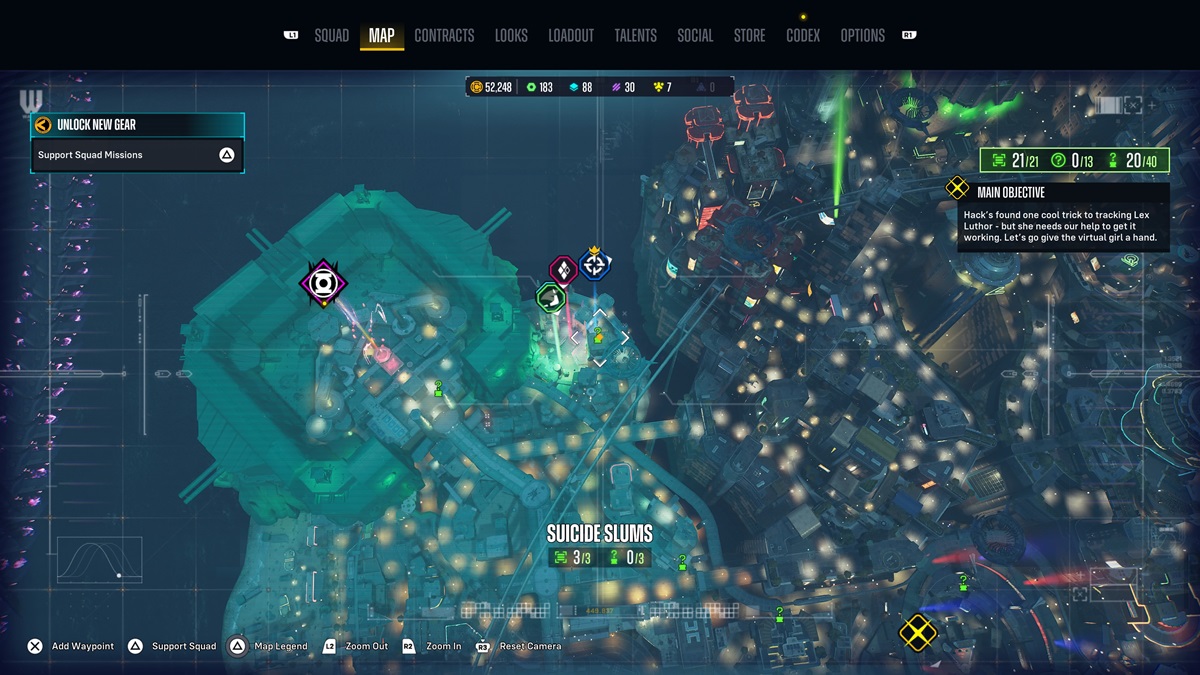1200x675 pixels.
Task: Select the Suicide Slums district label
Action: coord(599,533)
